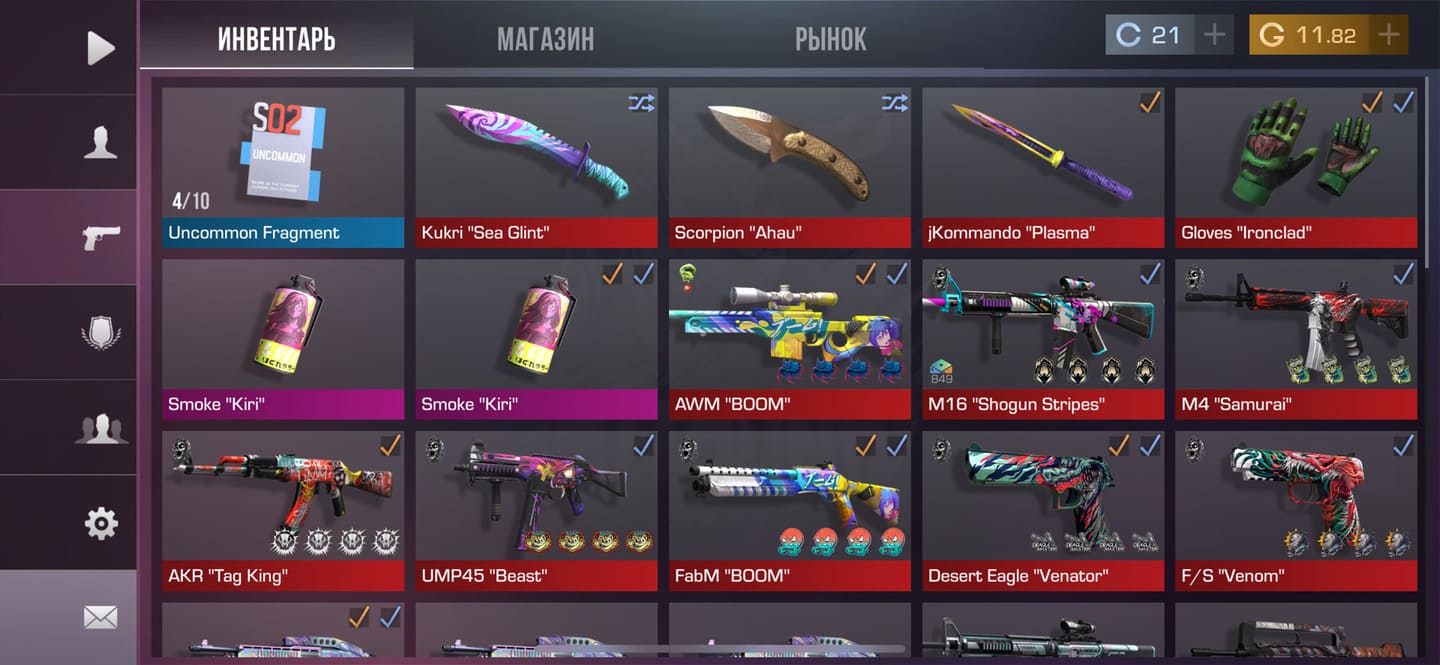This screenshot has height=665, width=1440.
Task: Open the friends group icon
Action: [x=100, y=428]
